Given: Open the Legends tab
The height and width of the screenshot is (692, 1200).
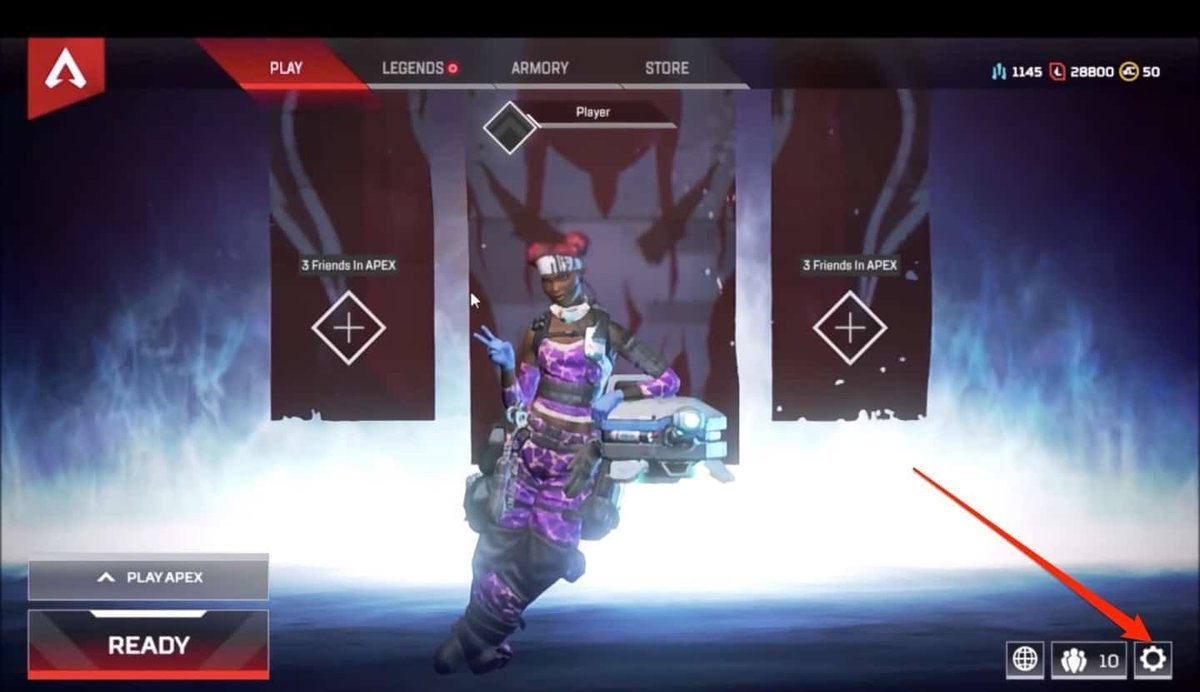Looking at the screenshot, I should point(413,68).
